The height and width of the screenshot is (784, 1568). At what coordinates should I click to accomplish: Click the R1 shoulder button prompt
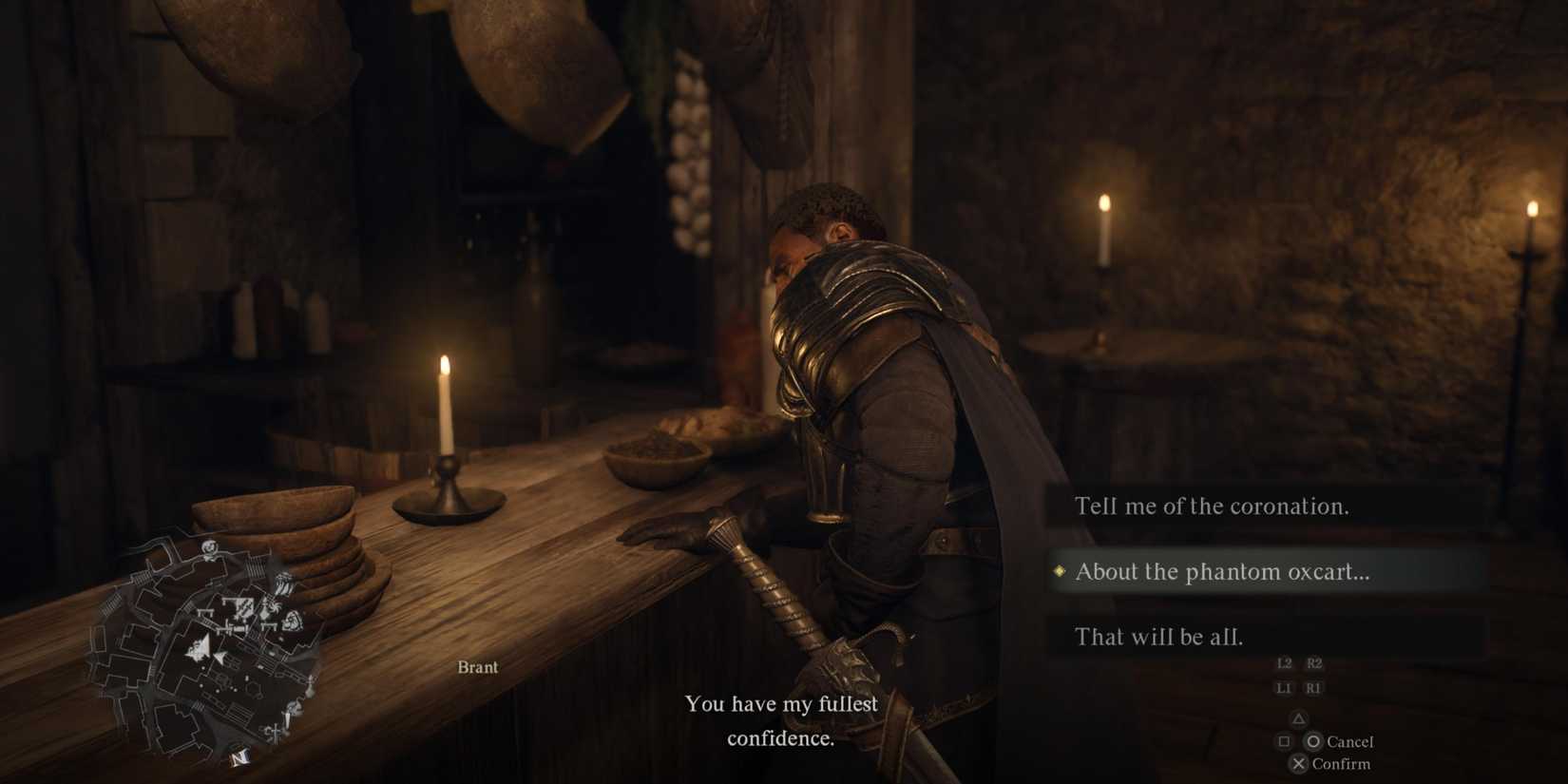[x=1313, y=688]
